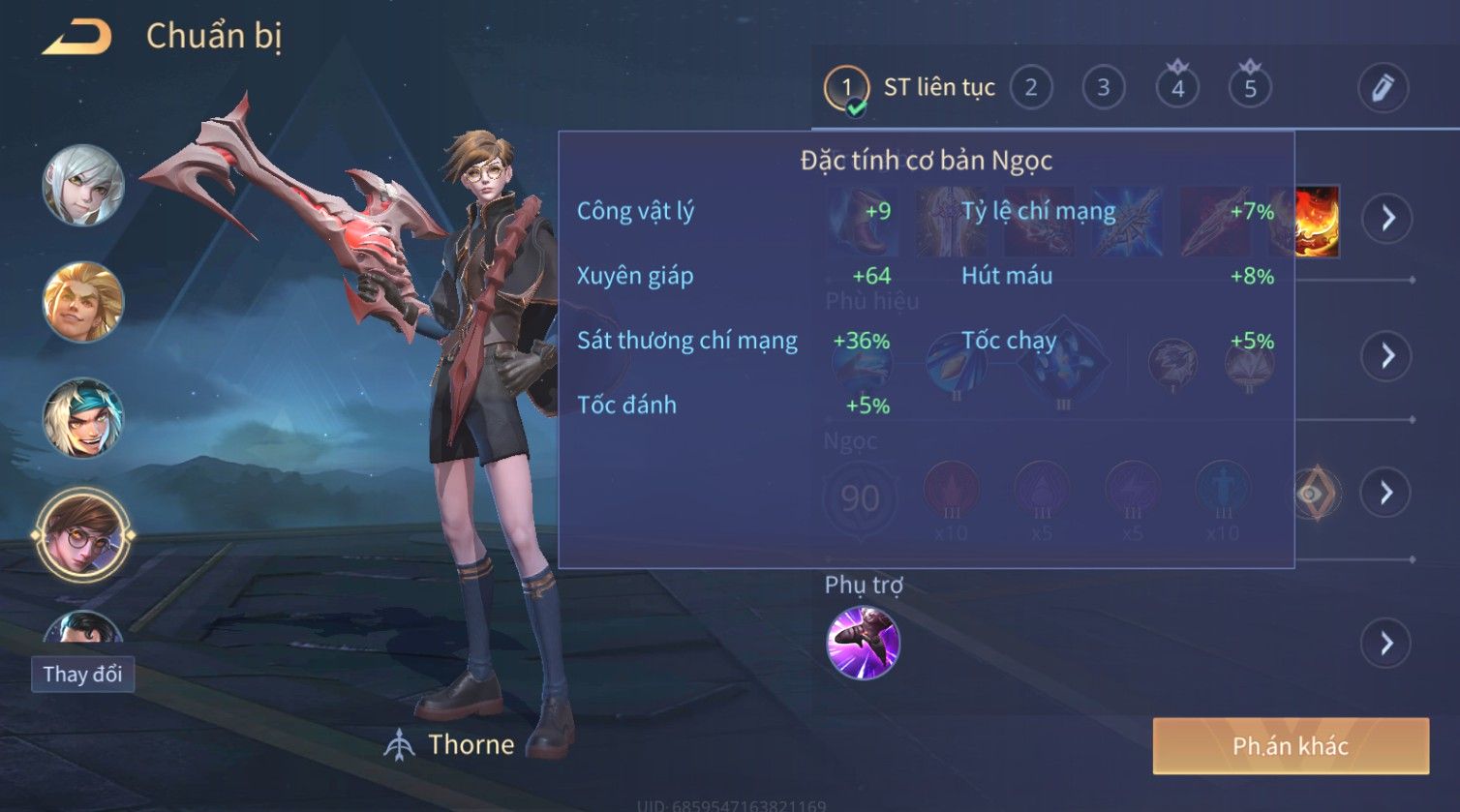Select the ST liên tục loadout tab
1460x812 pixels.
pyautogui.click(x=908, y=88)
